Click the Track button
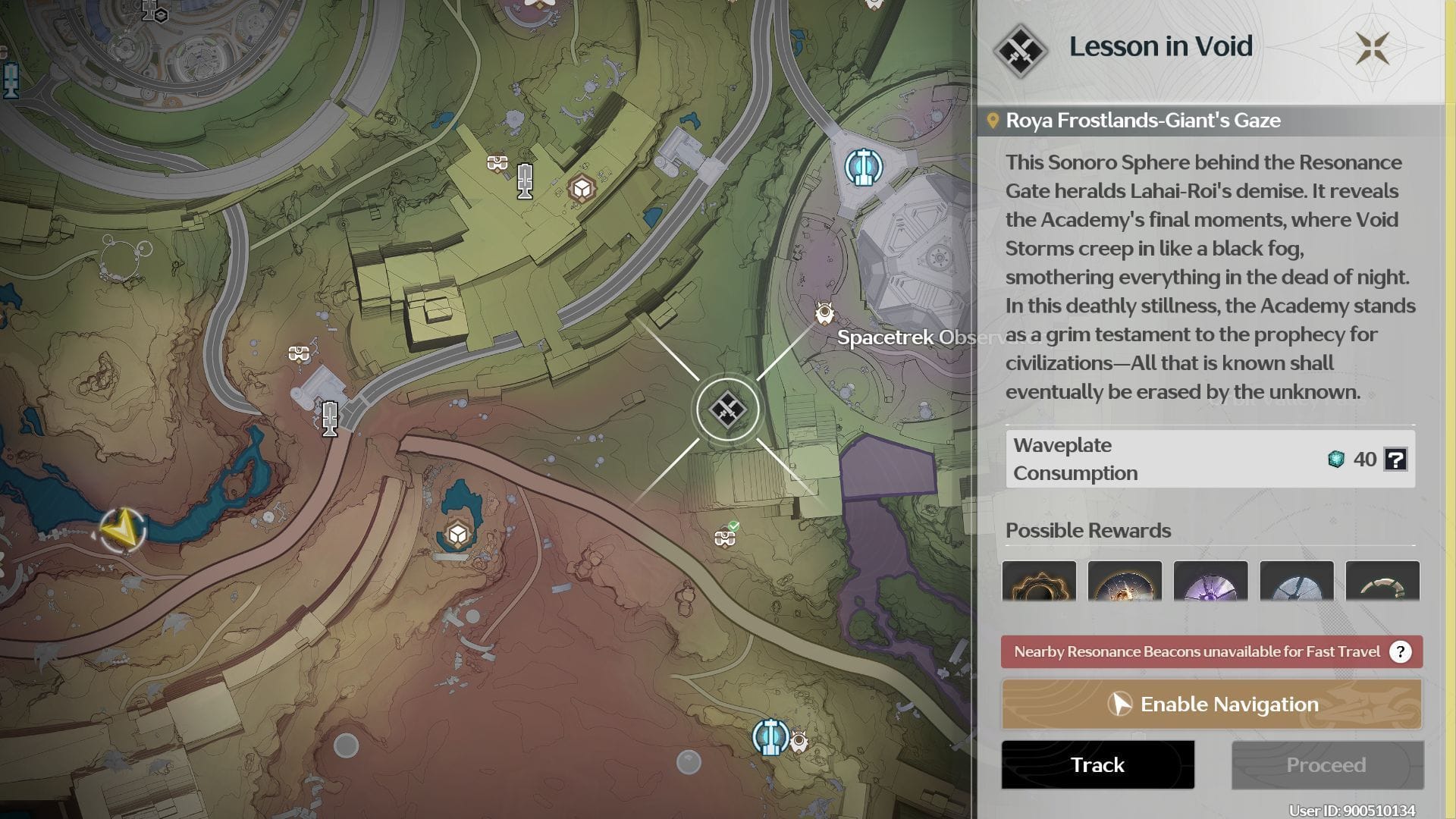 (x=1097, y=764)
